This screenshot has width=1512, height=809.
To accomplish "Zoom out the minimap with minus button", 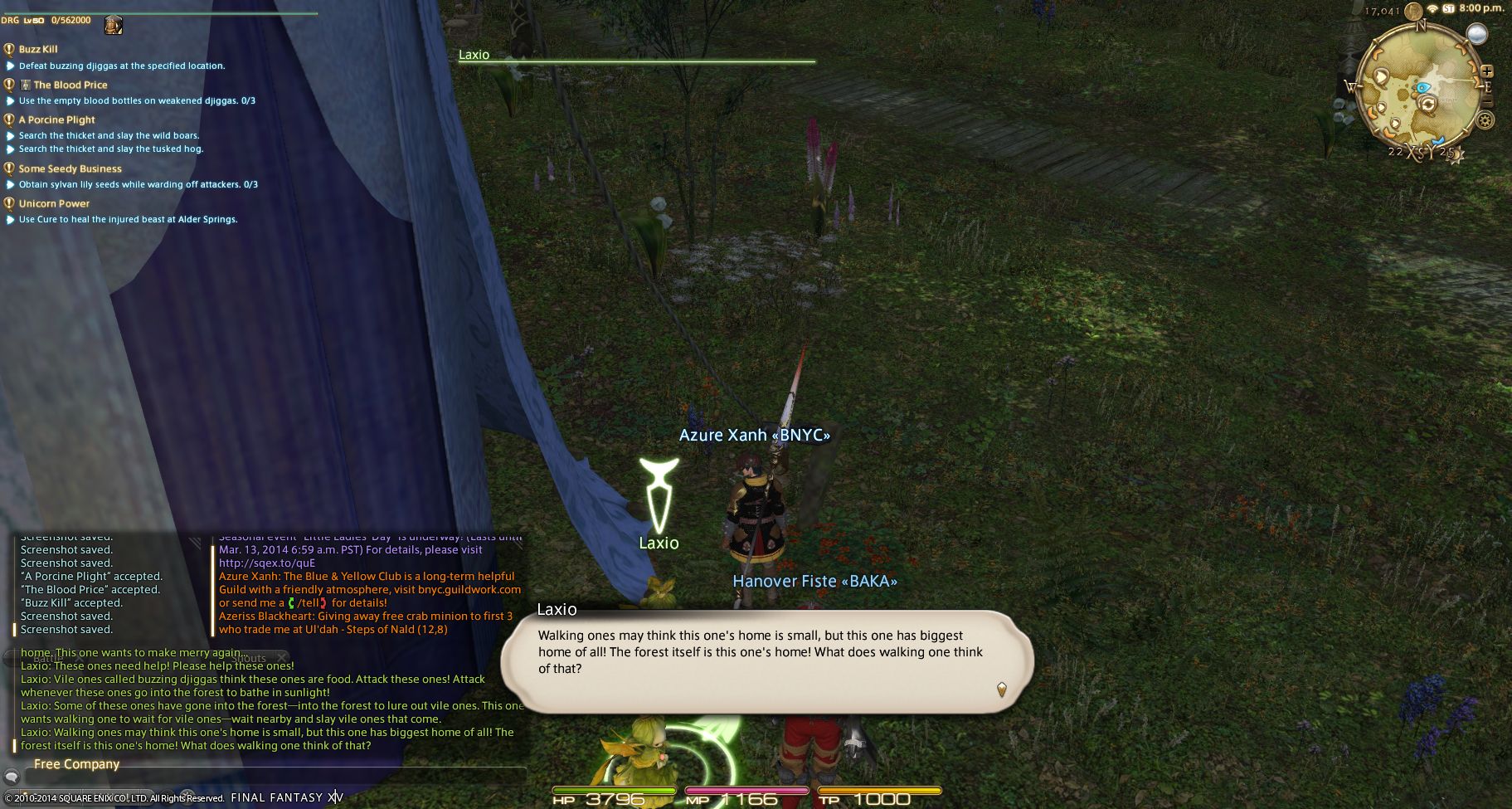I will coord(1487,101).
